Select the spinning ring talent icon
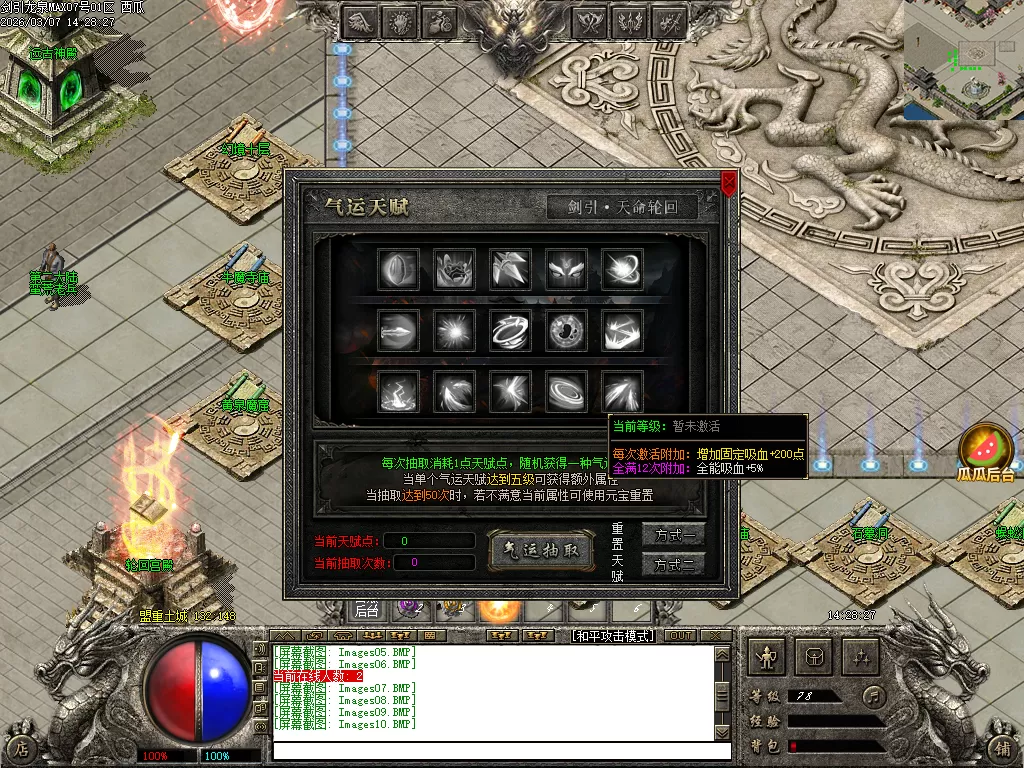1024x768 pixels. [x=510, y=330]
